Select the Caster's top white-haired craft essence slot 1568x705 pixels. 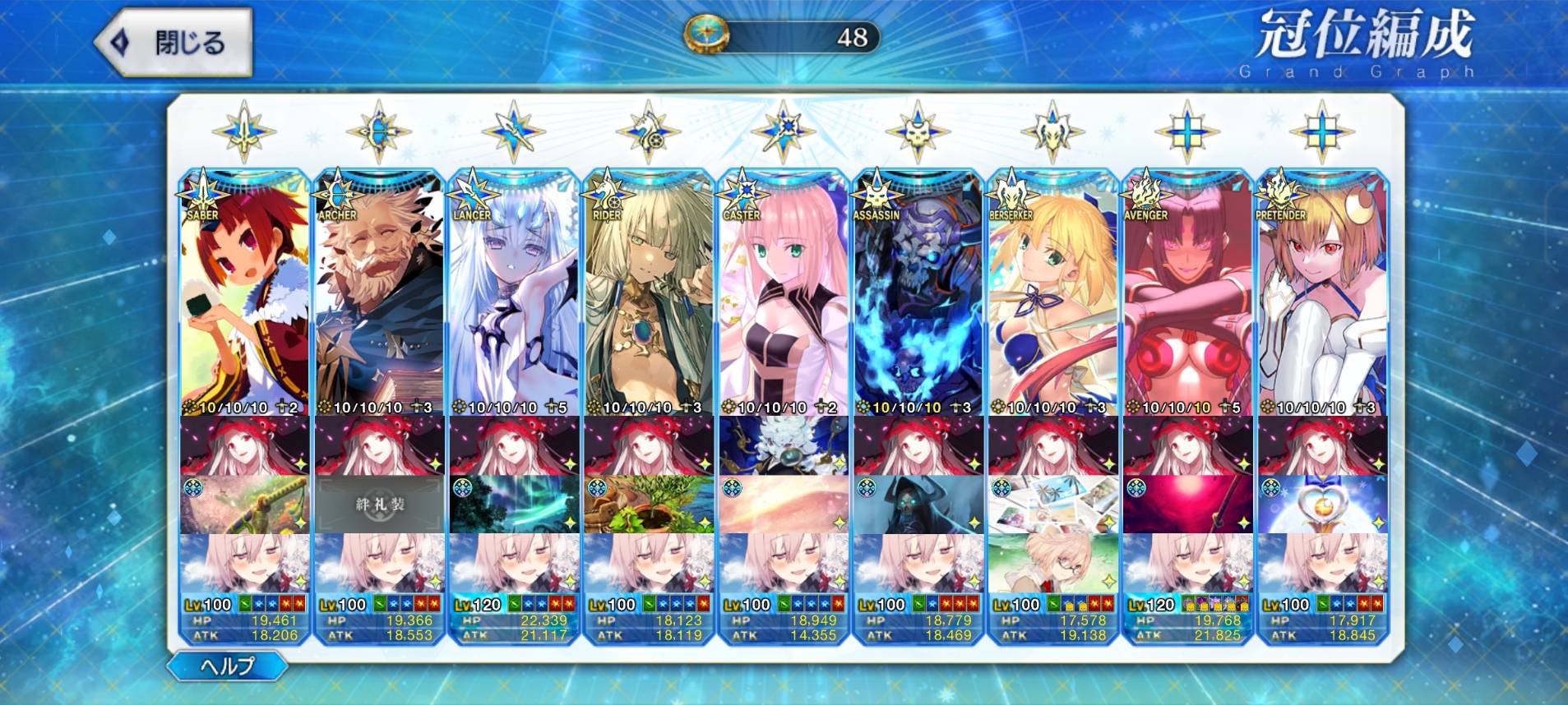click(784, 445)
